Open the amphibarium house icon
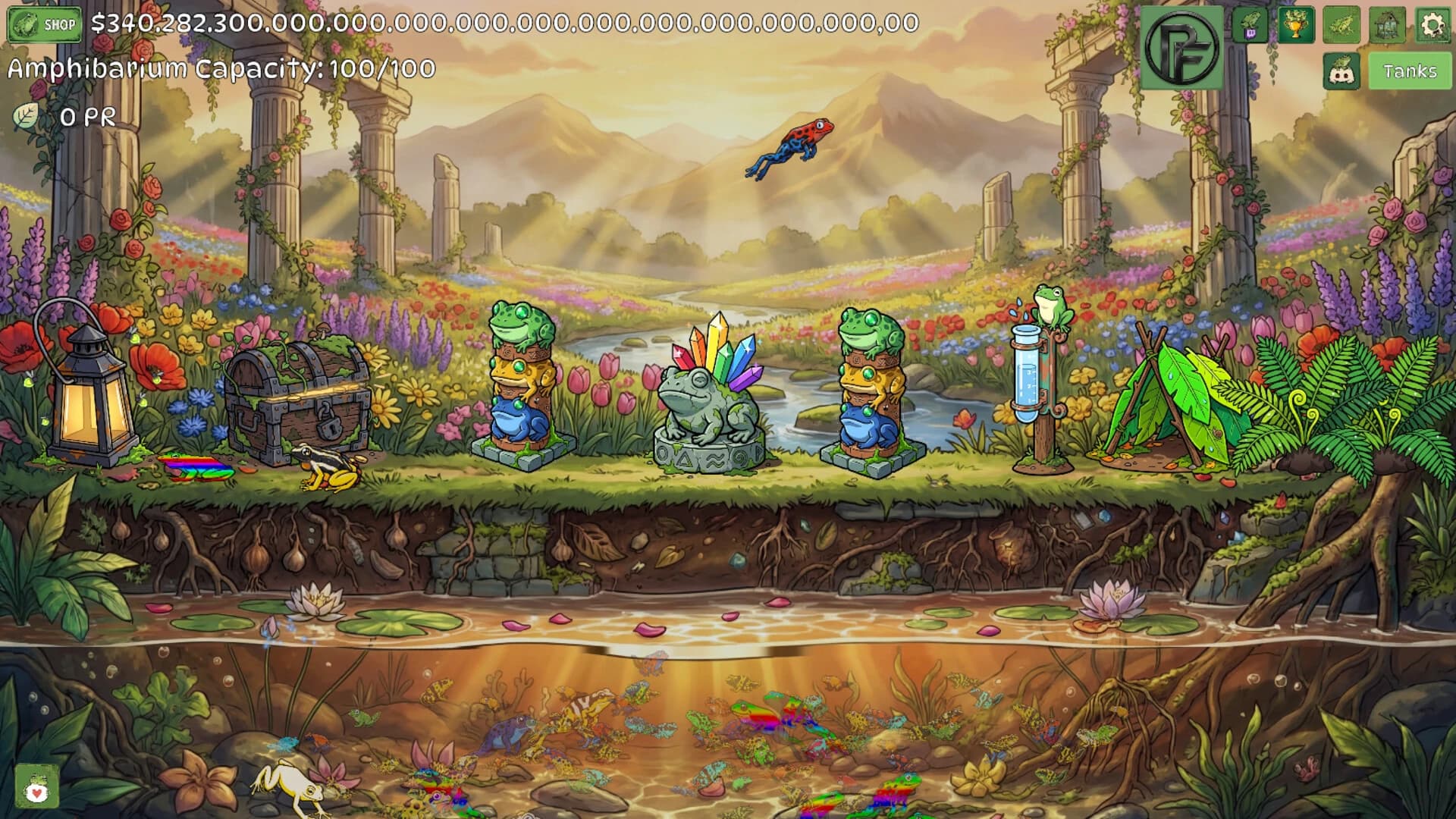The image size is (1456, 819). coord(1388,25)
